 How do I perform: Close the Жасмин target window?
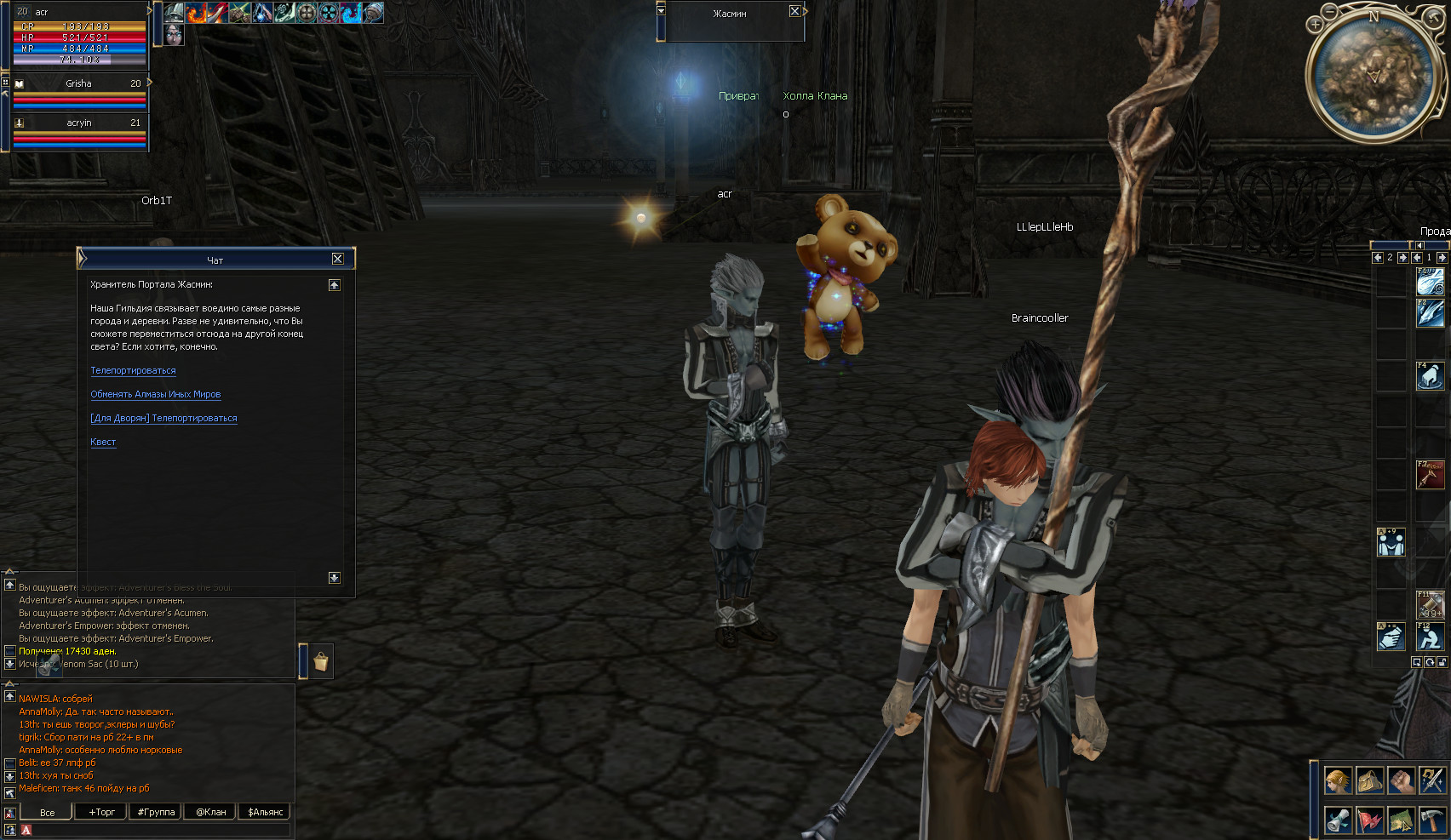coord(794,11)
